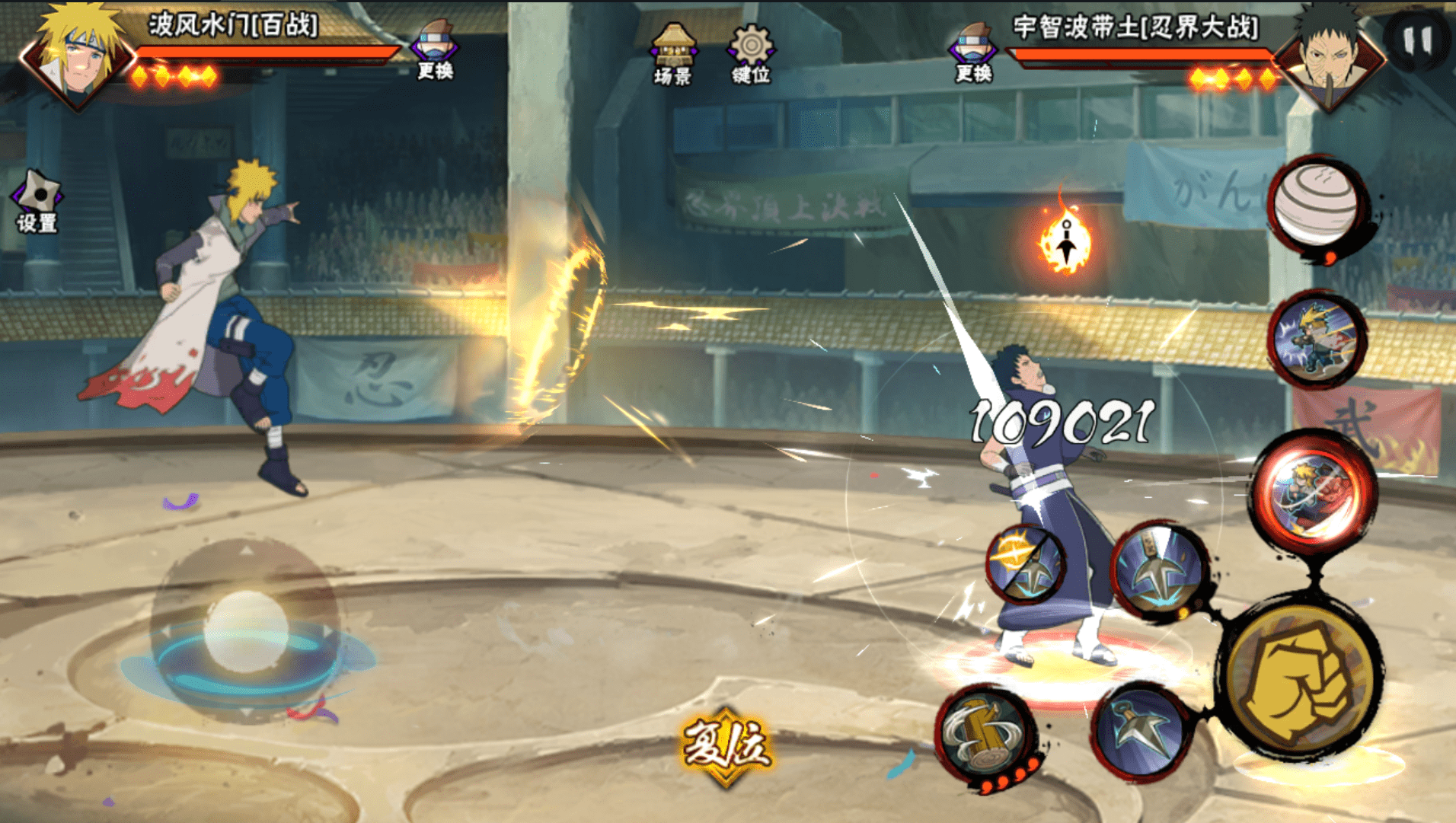
Task: Open the 场景 scene selector
Action: (672, 53)
